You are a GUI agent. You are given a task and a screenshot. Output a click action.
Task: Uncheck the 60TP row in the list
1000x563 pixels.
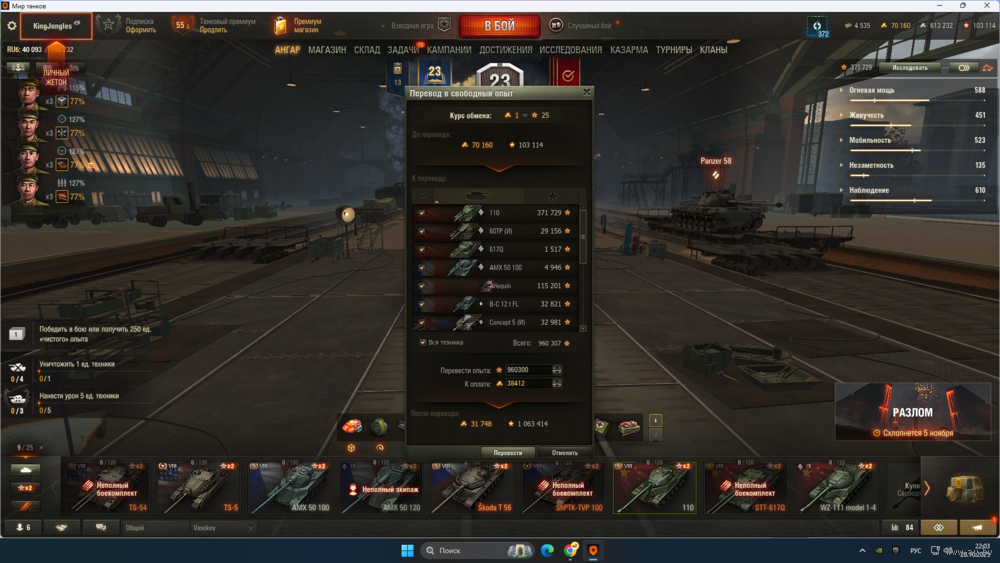[422, 231]
